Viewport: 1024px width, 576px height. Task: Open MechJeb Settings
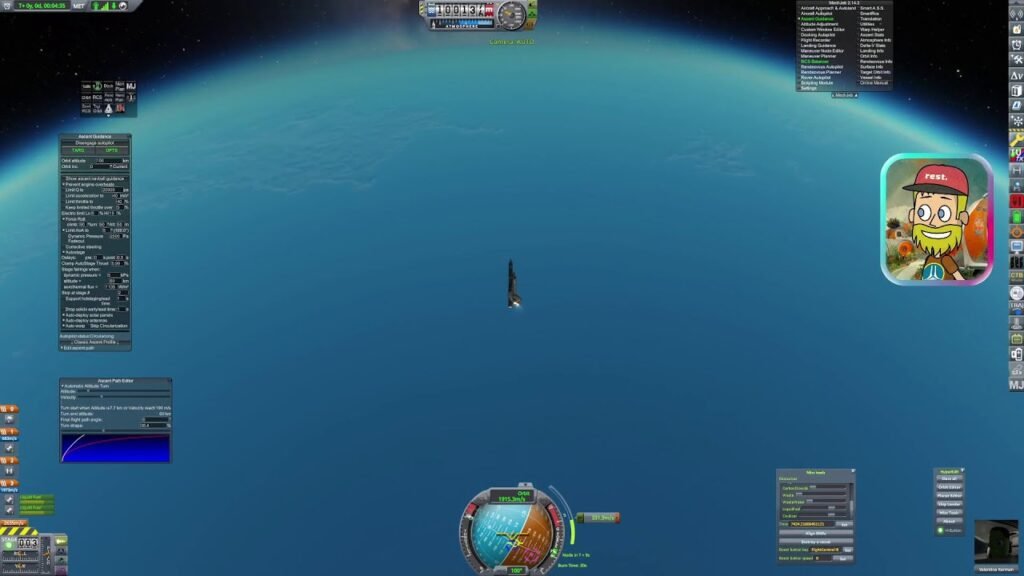coord(809,88)
